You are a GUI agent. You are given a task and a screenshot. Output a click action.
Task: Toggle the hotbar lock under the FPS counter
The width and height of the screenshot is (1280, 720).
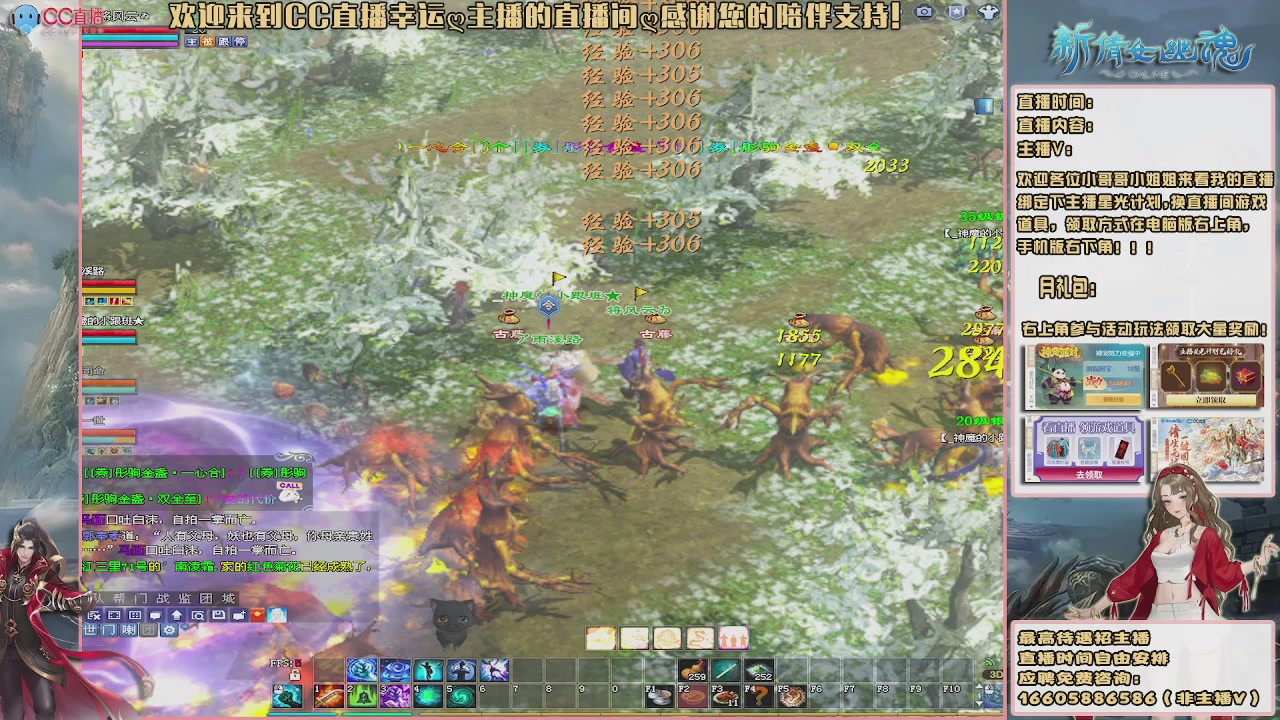tap(296, 676)
